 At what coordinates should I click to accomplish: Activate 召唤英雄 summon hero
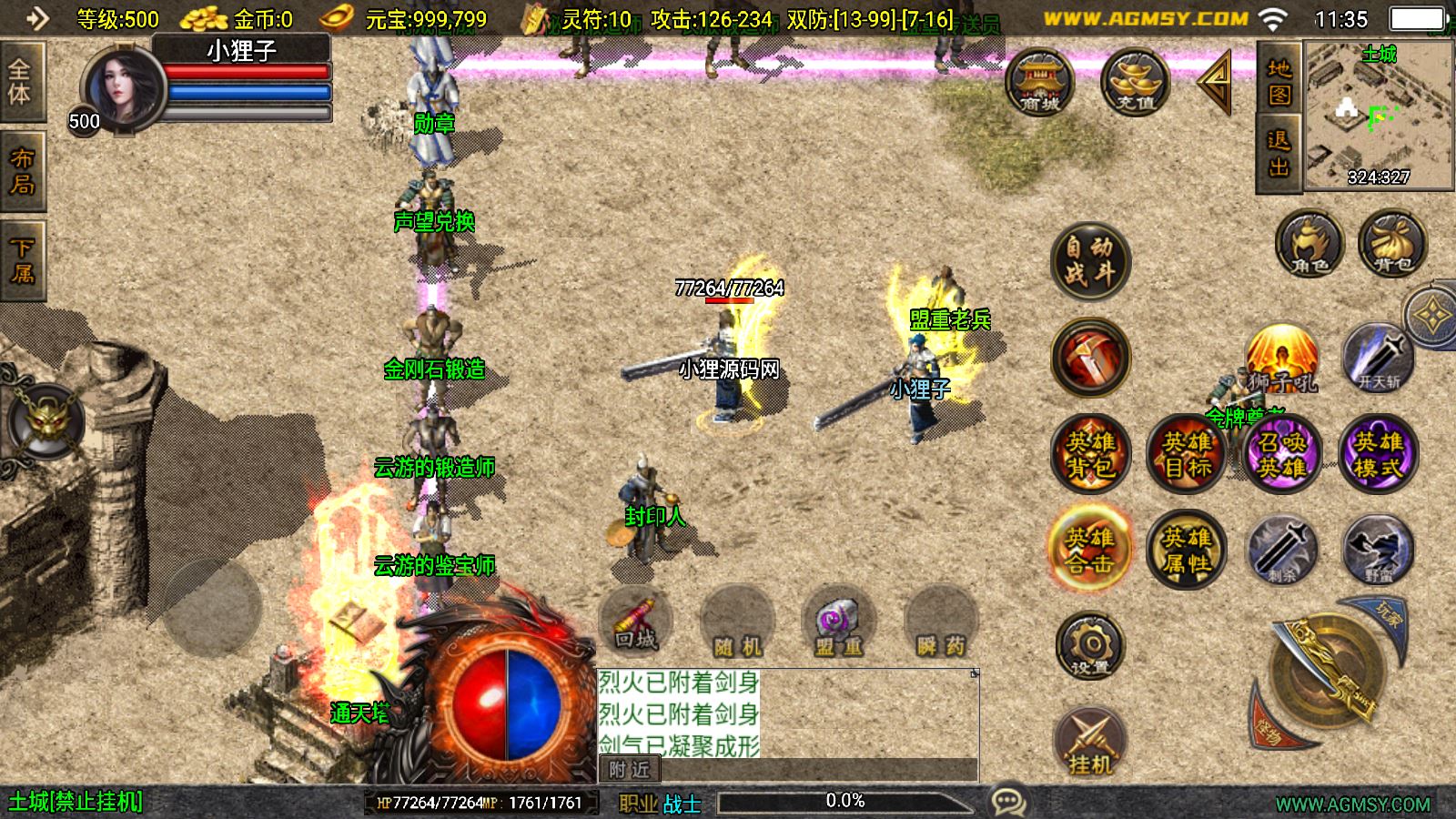[1282, 454]
